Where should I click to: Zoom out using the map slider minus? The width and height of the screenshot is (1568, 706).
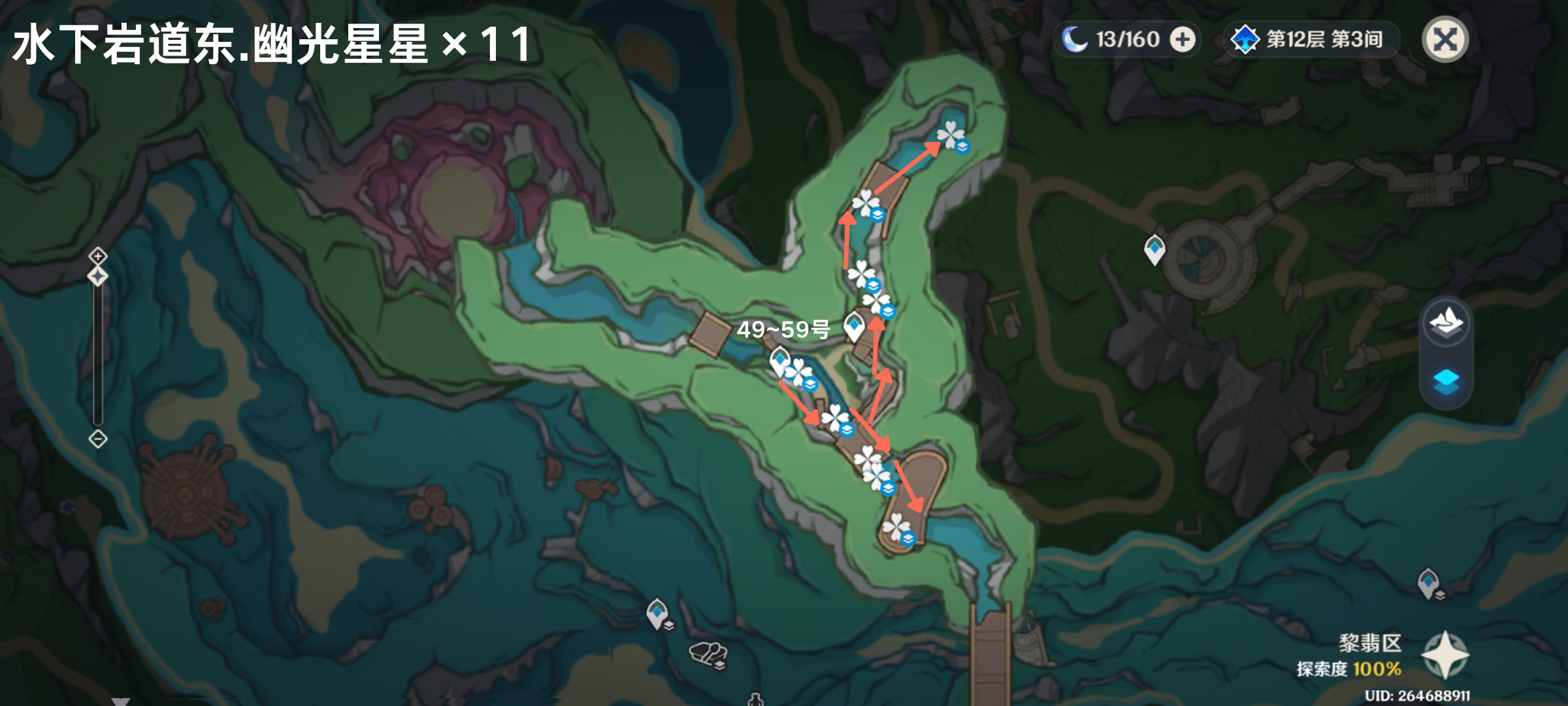(x=98, y=439)
